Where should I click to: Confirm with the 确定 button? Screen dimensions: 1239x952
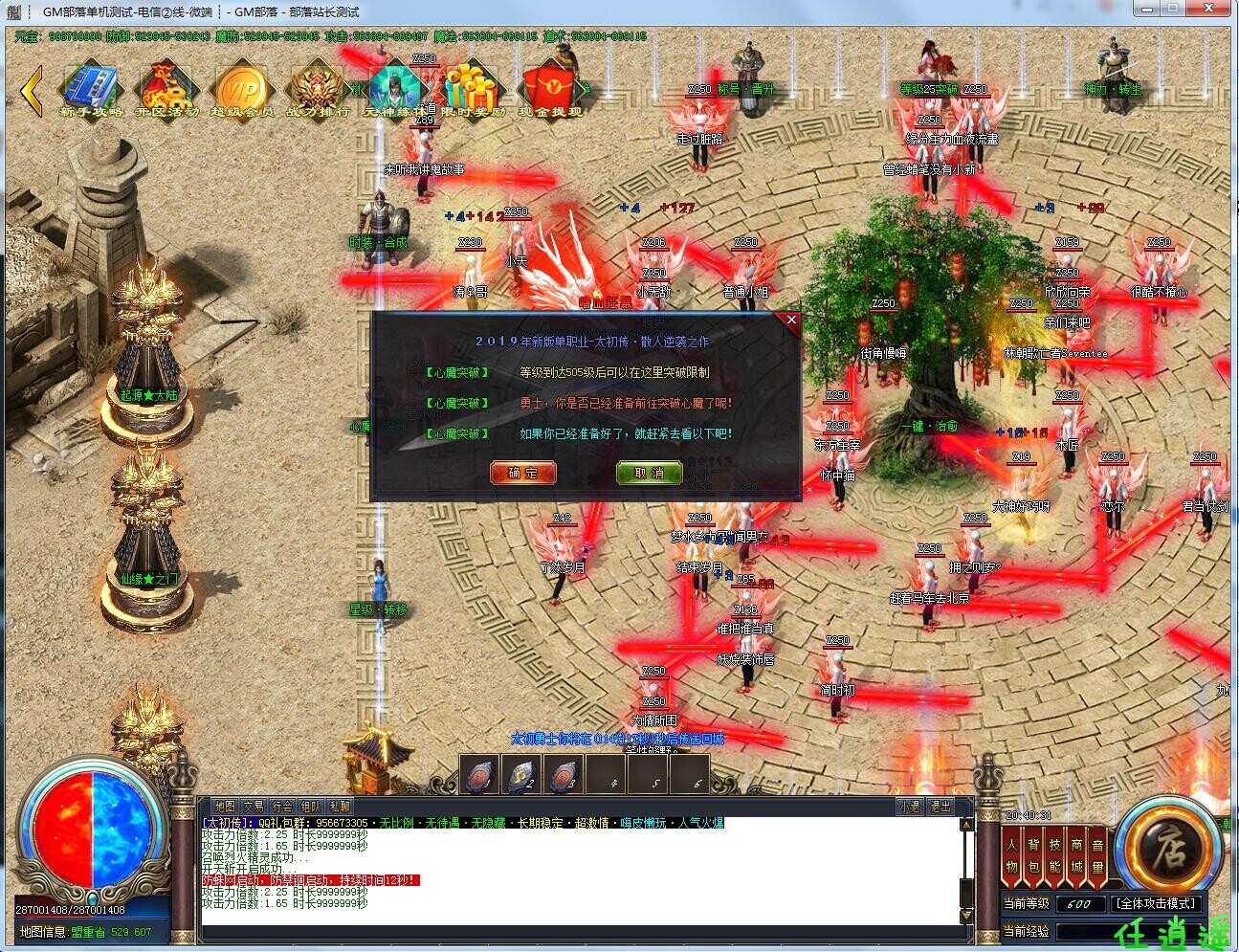(x=522, y=472)
